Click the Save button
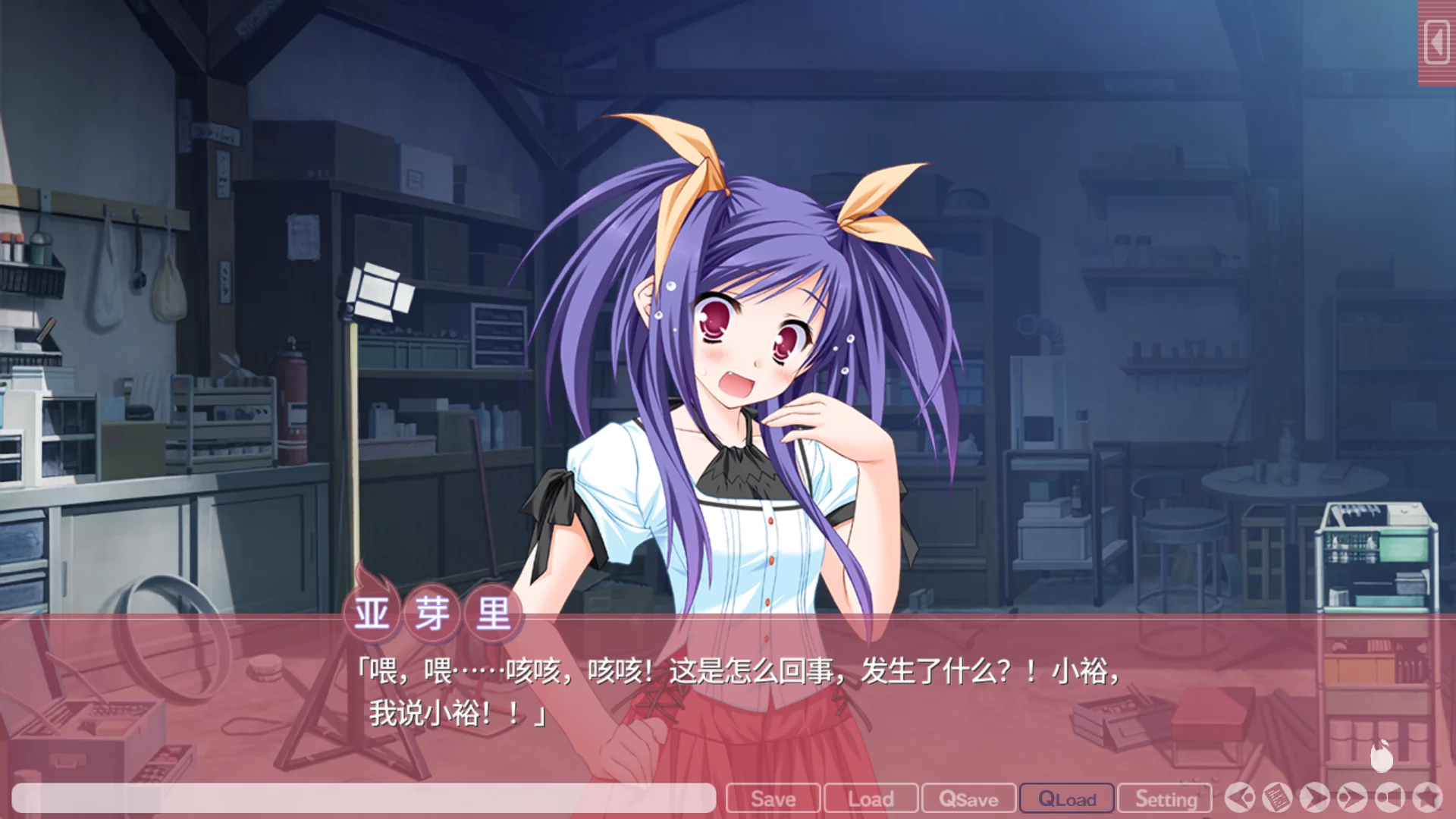Viewport: 1456px width, 819px height. 773,799
